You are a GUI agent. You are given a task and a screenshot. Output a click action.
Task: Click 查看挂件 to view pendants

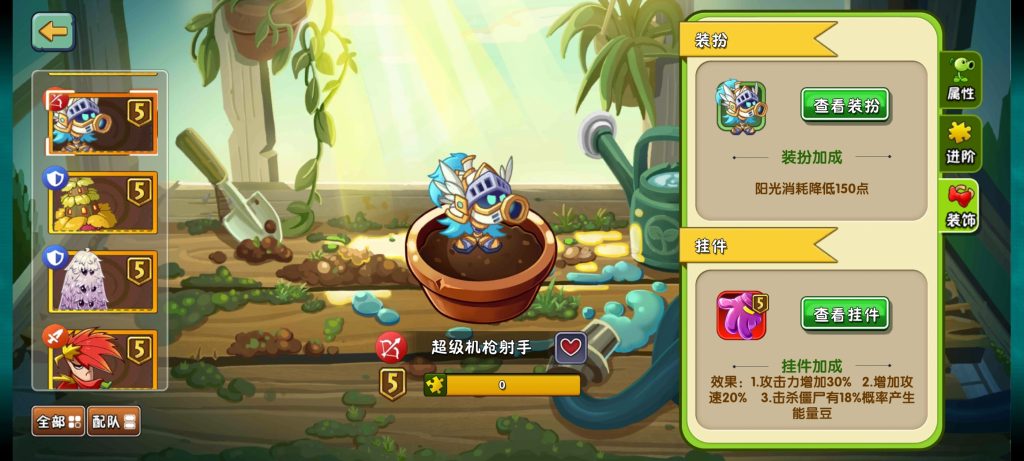click(845, 315)
